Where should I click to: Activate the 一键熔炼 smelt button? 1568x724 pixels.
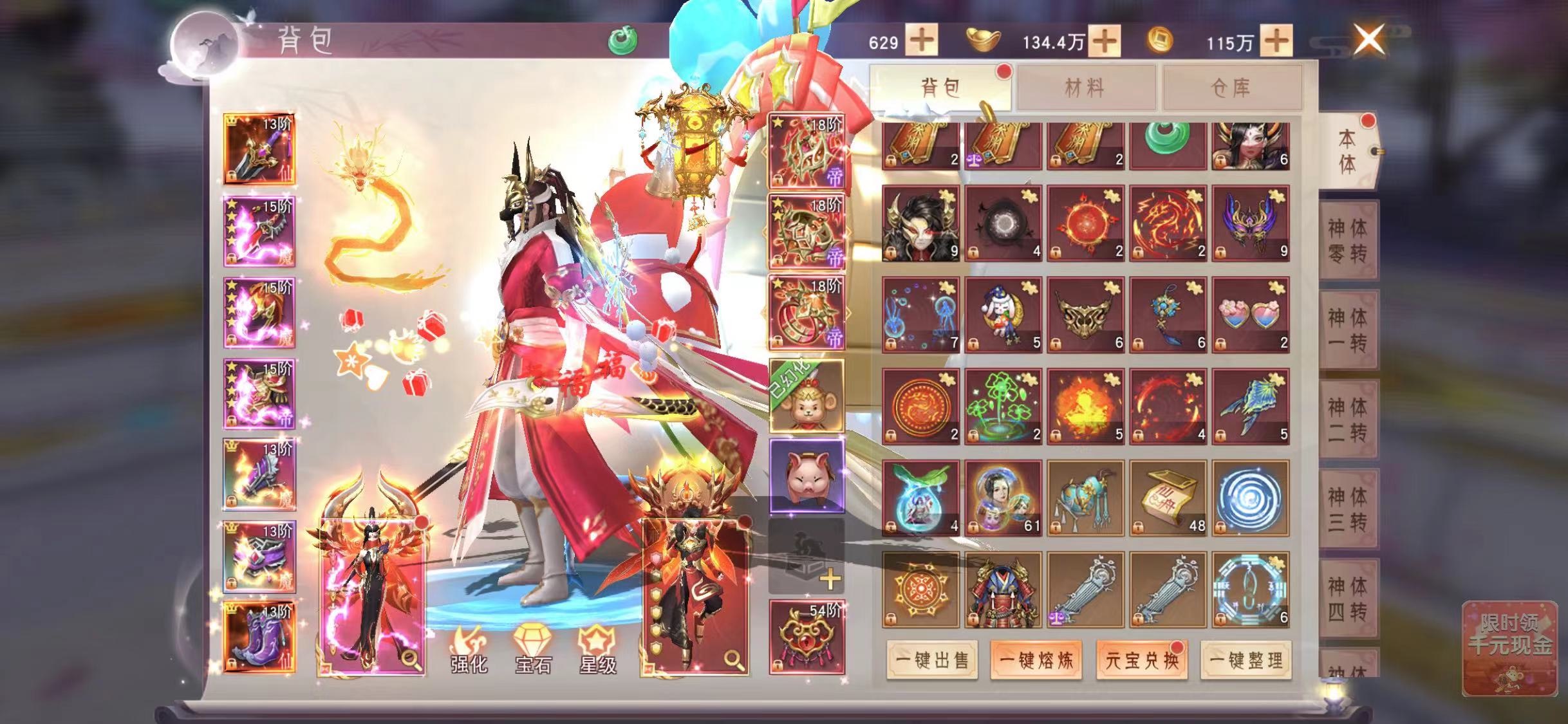1036,660
